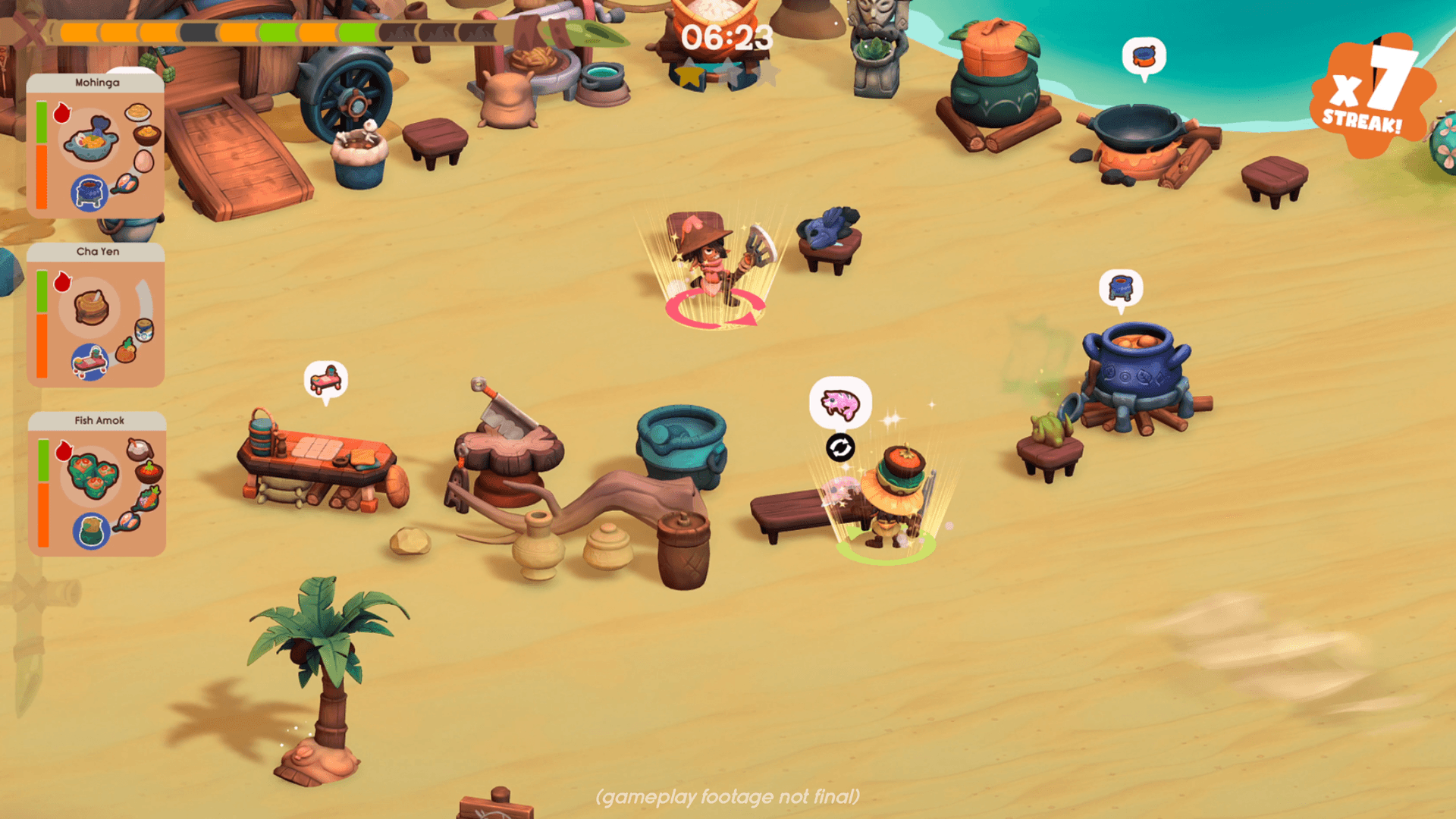Viewport: 1456px width, 819px height.
Task: Toggle the flame heat indicator on Mohinga card
Action: point(63,114)
